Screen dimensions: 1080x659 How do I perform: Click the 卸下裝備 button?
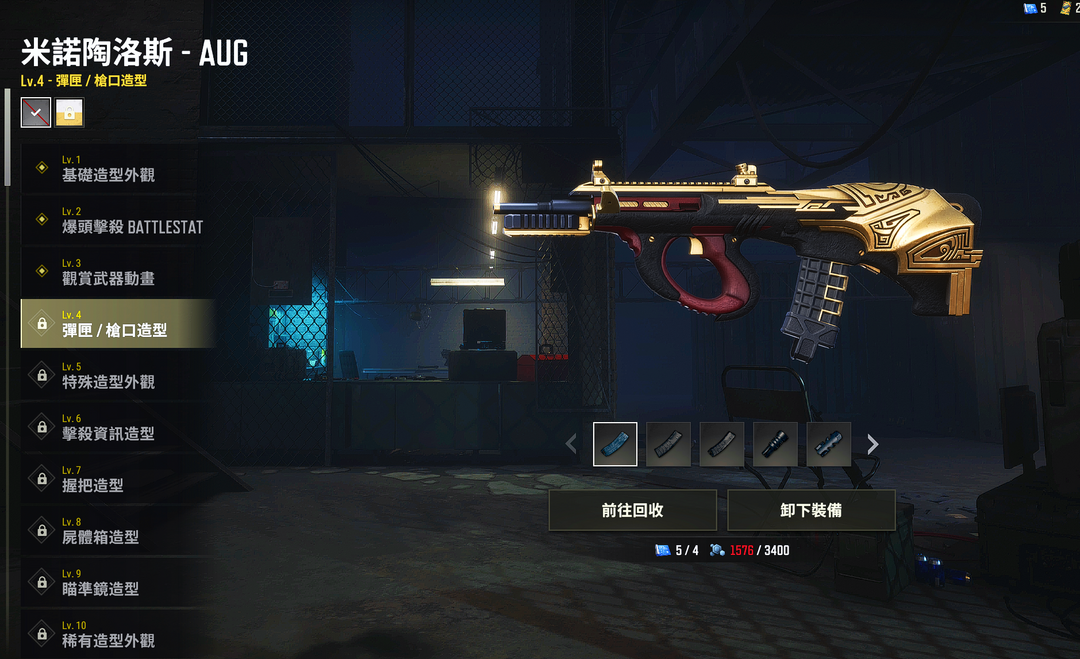click(x=811, y=510)
